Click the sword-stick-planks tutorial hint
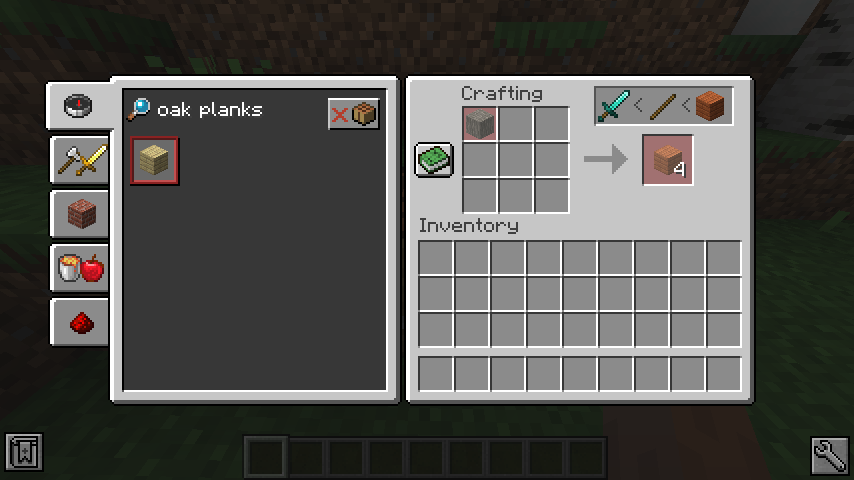 point(665,105)
